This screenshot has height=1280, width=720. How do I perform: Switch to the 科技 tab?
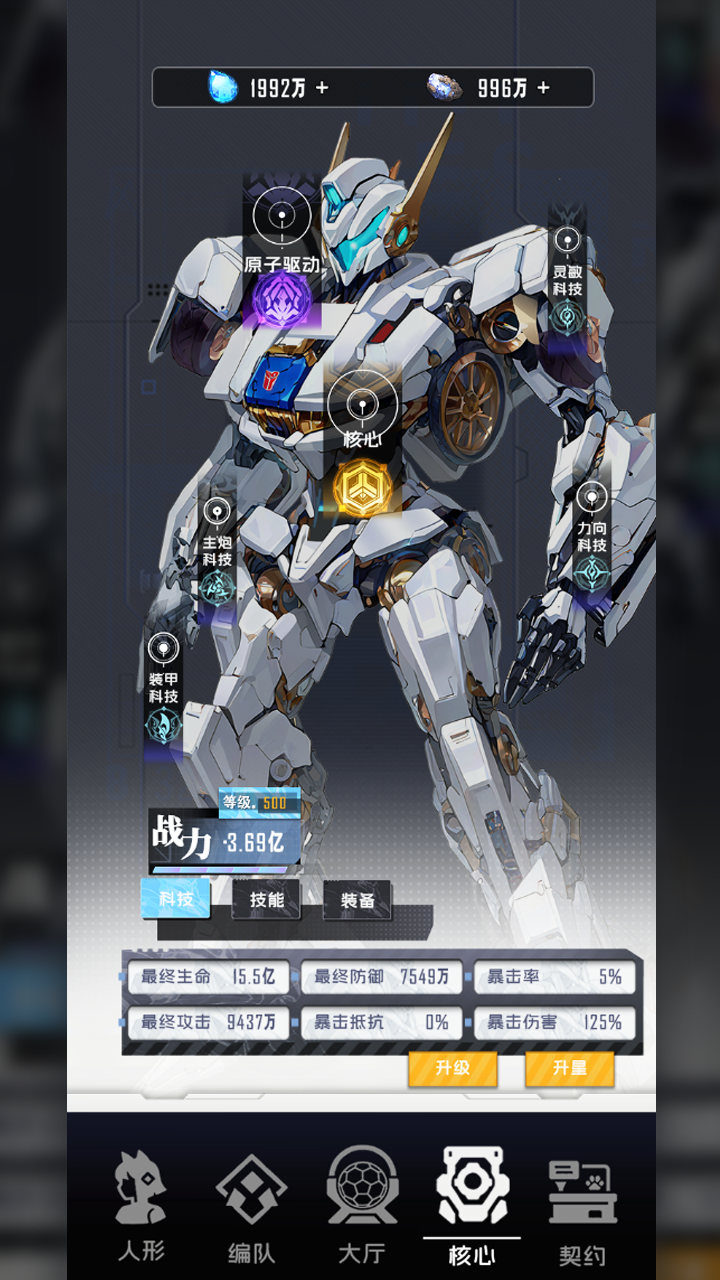pos(176,899)
